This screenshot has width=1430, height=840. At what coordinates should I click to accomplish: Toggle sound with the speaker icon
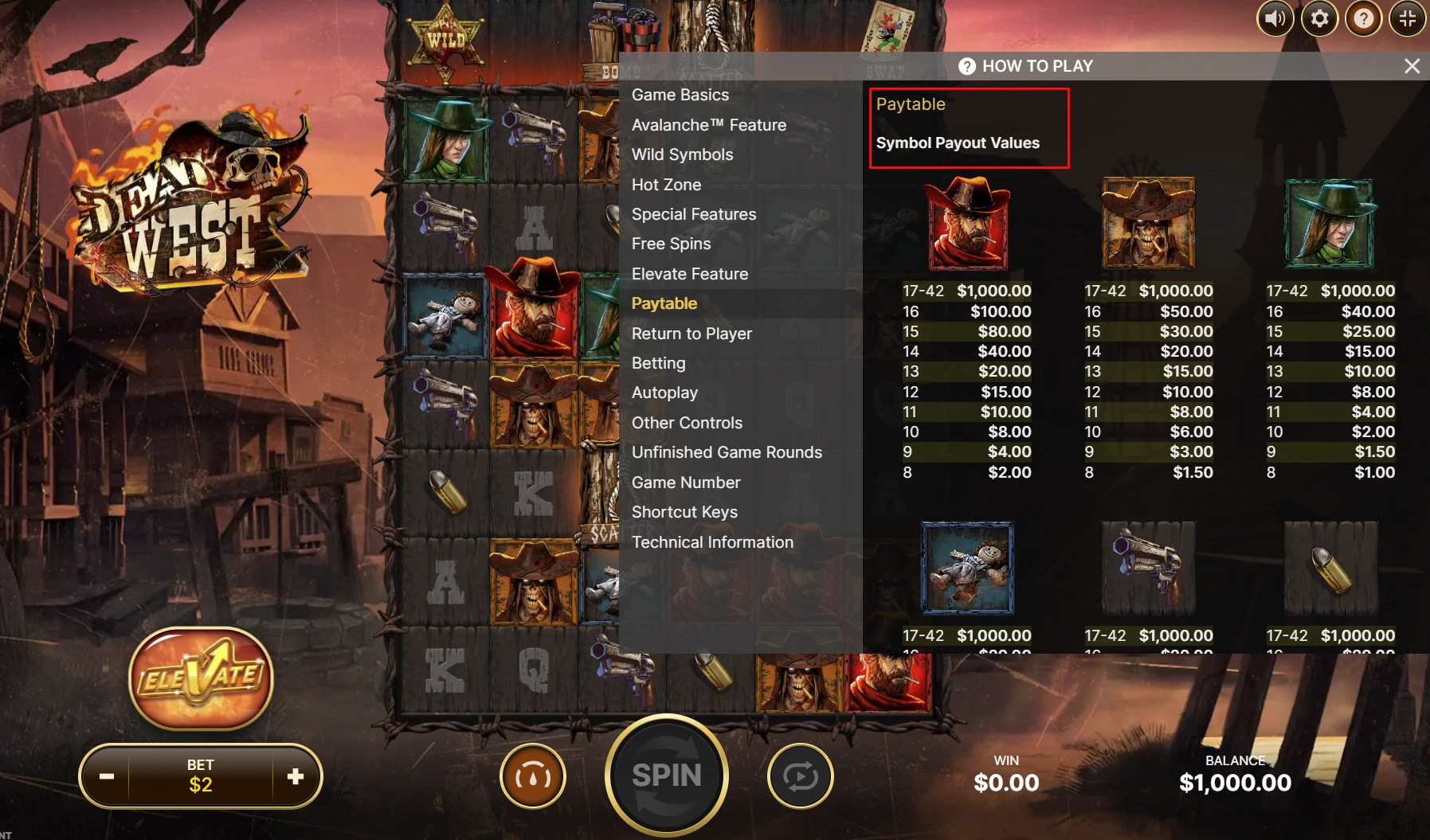click(x=1275, y=18)
